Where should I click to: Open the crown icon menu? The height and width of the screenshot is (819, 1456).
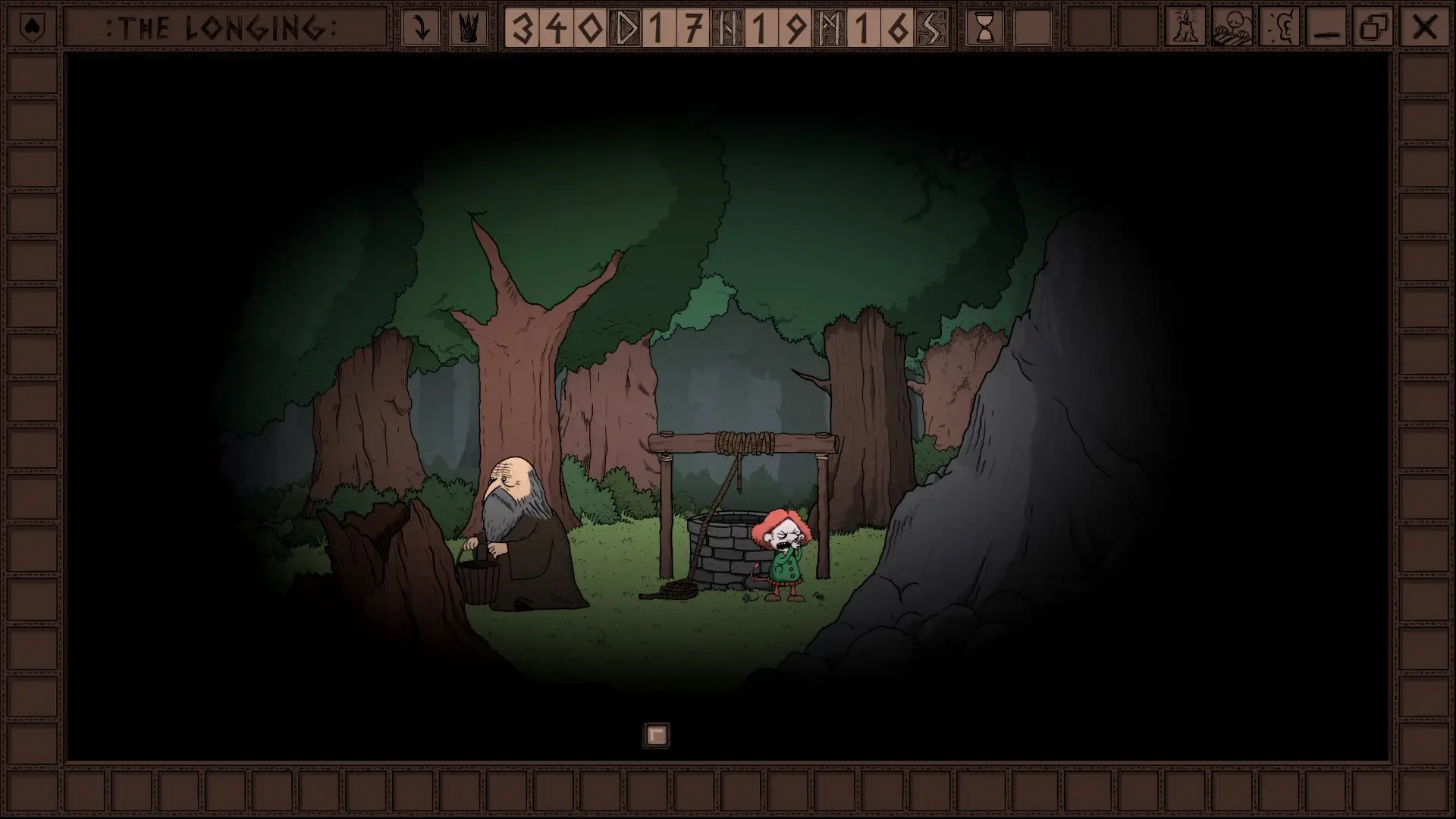pyautogui.click(x=469, y=28)
